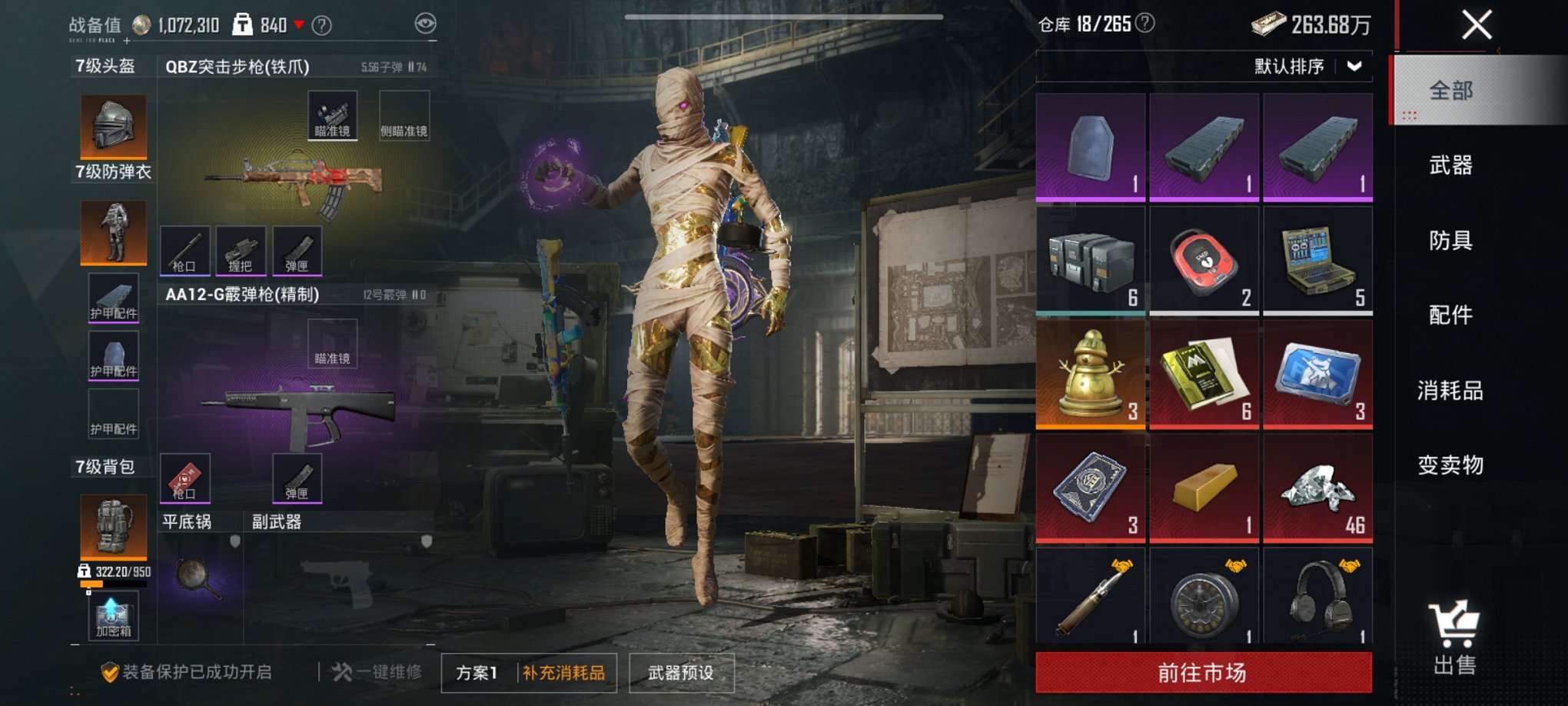The width and height of the screenshot is (1568, 706).
Task: Click the 一键维修 repair button
Action: pos(376,671)
